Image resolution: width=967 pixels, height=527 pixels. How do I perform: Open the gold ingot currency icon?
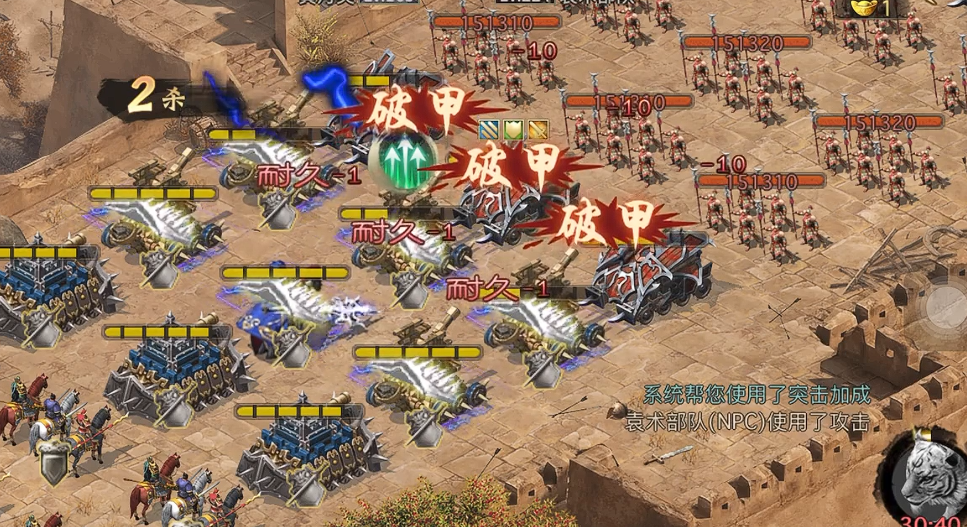861,8
